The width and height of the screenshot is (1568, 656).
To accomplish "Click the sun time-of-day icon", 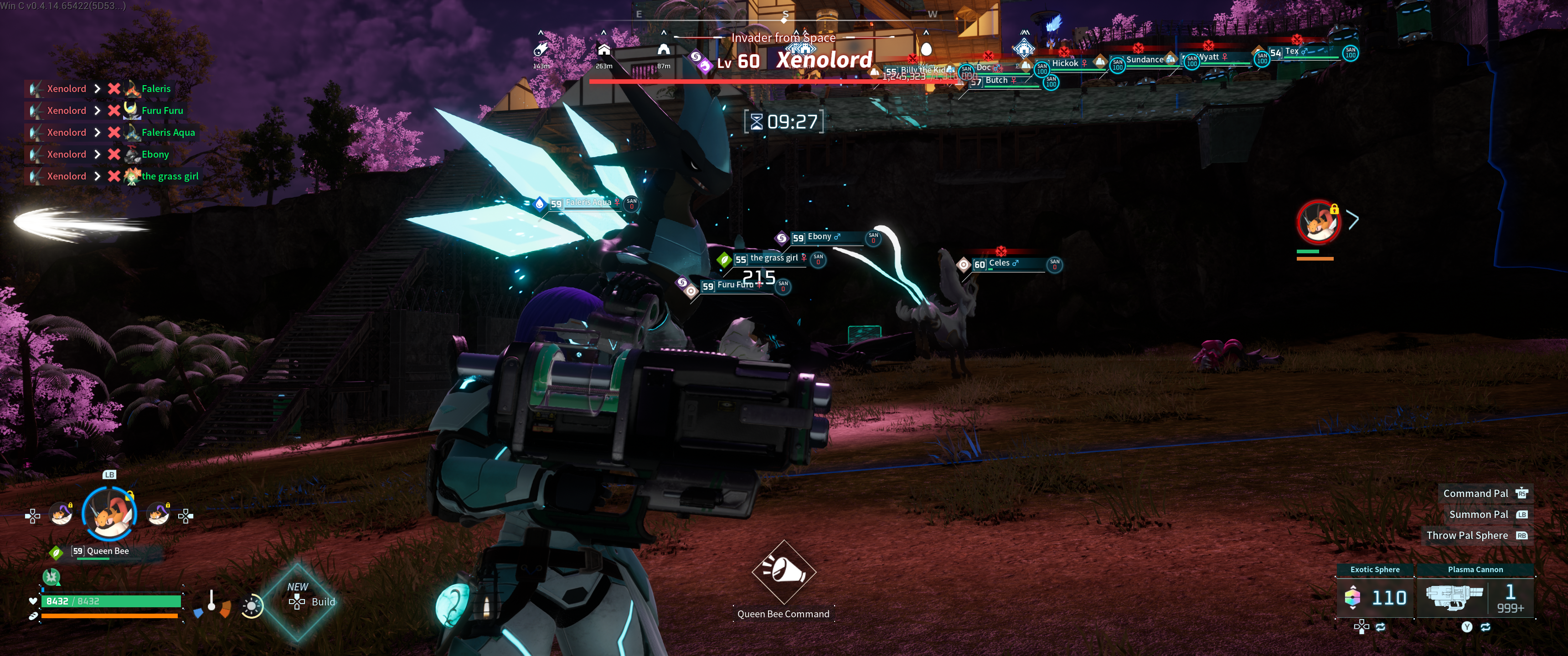I will pyautogui.click(x=252, y=606).
